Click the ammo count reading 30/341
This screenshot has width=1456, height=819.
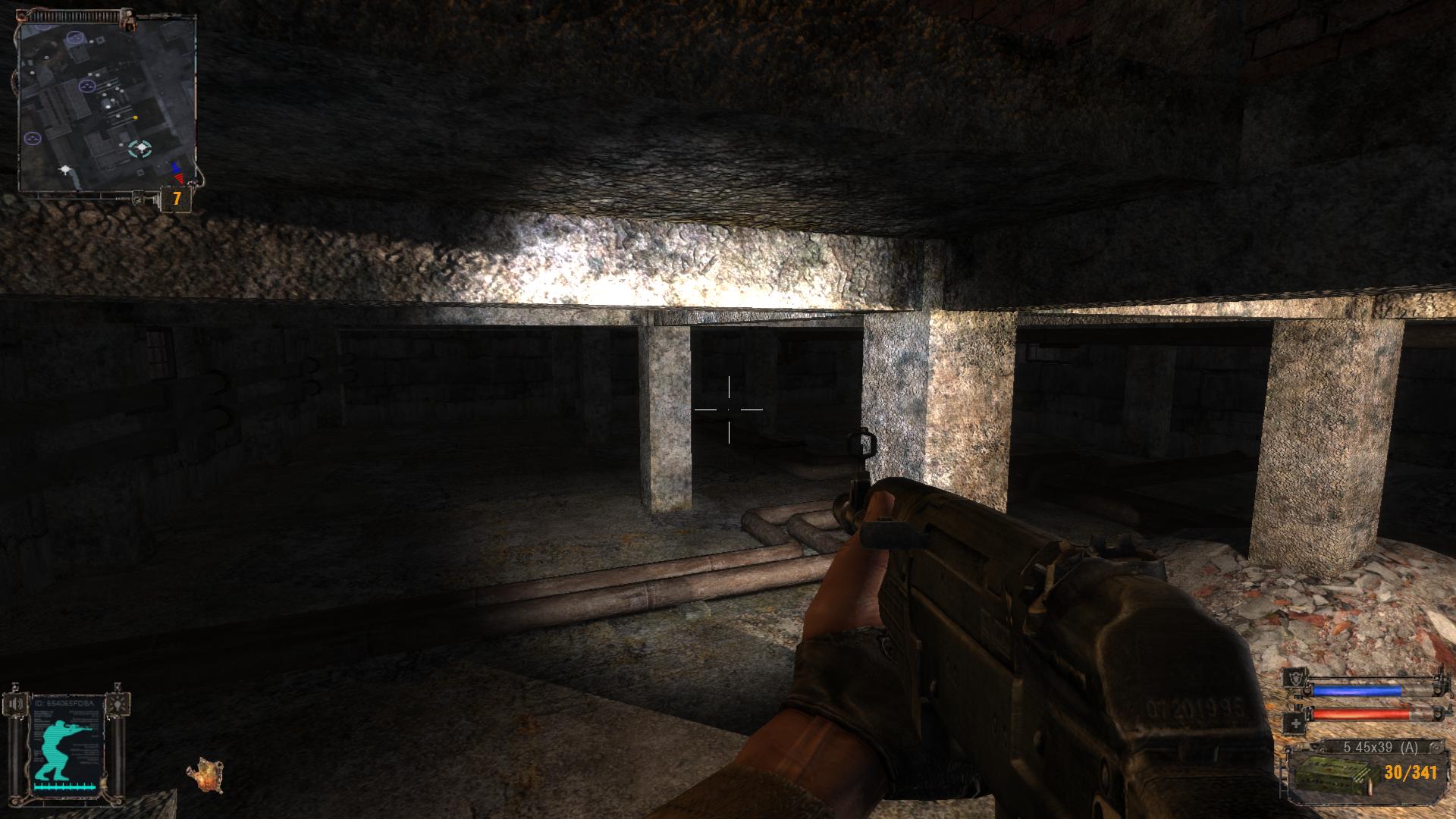pyautogui.click(x=1410, y=773)
